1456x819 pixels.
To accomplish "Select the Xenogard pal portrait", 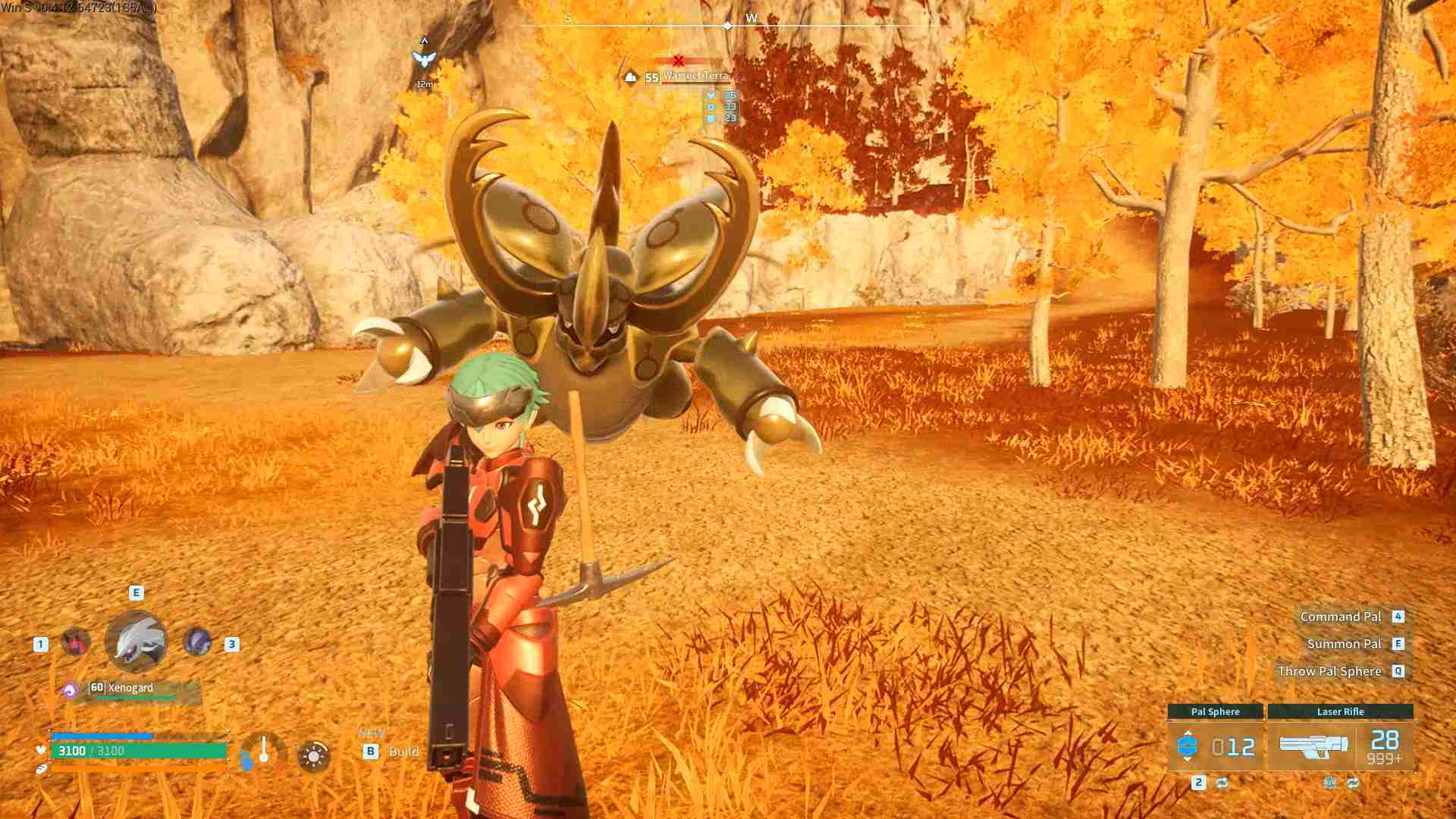I will (136, 642).
